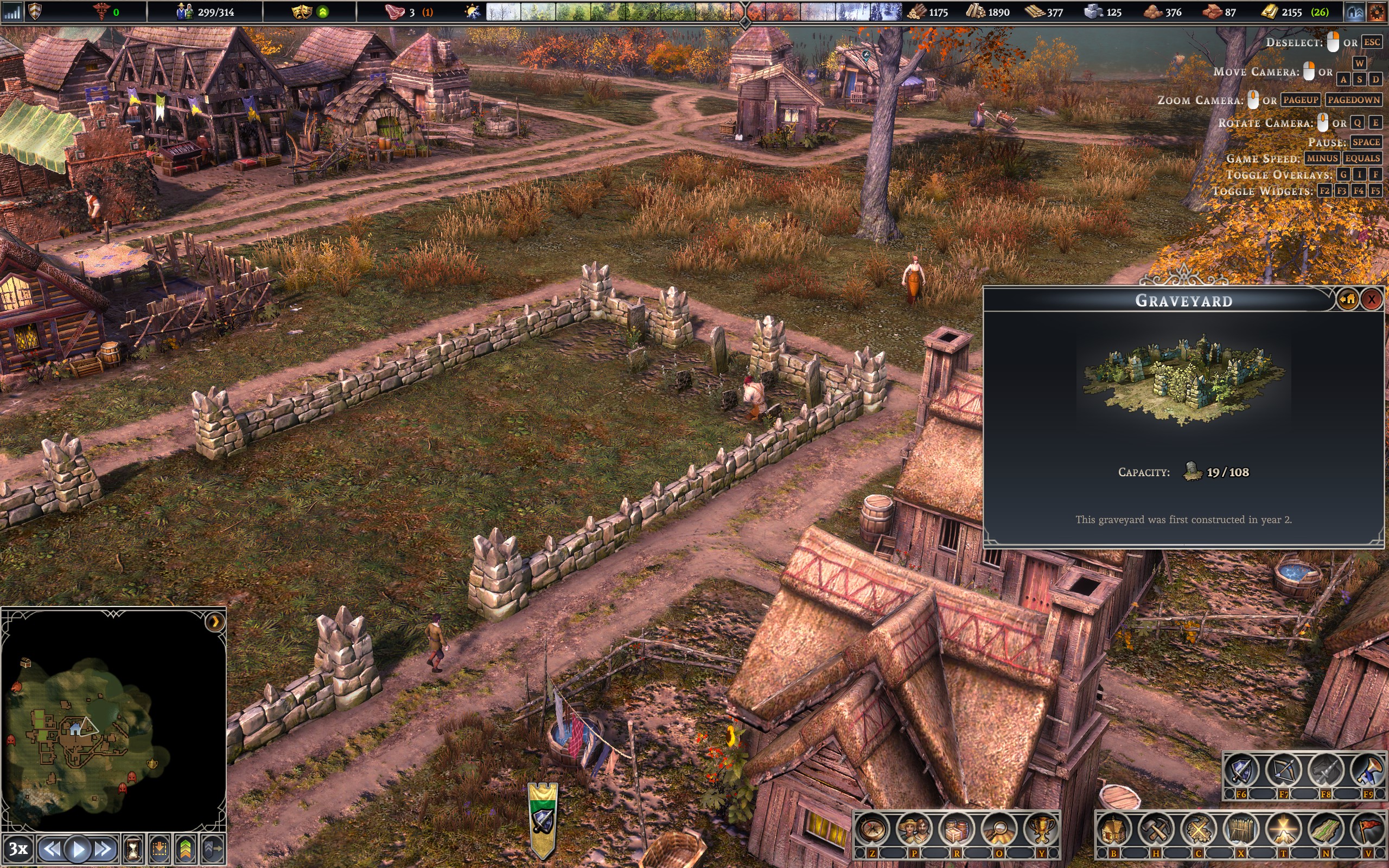This screenshot has width=1389, height=868.
Task: Select the sword and shield infantry group
Action: tap(1241, 770)
